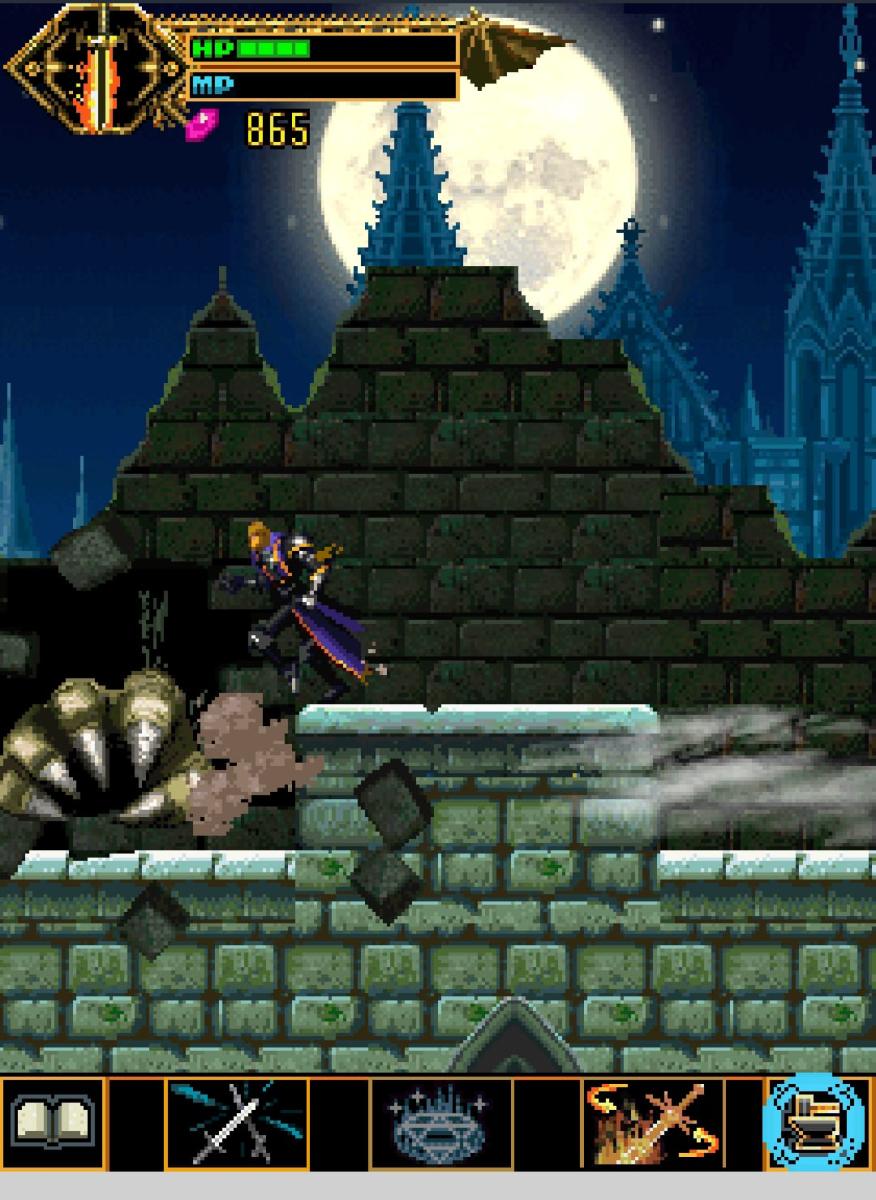Open the spellbook icon
This screenshot has width=876, height=1200.
[x=52, y=1122]
